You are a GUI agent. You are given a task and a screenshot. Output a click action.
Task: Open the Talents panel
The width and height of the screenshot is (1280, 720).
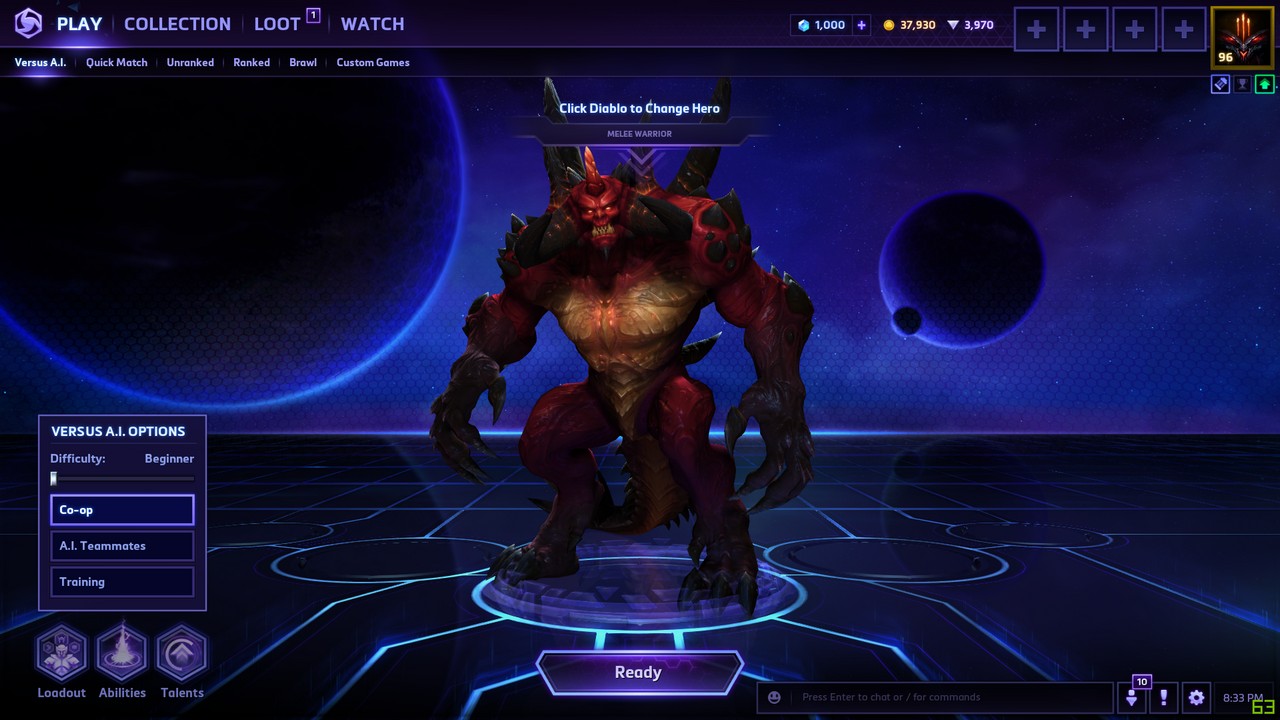[182, 654]
